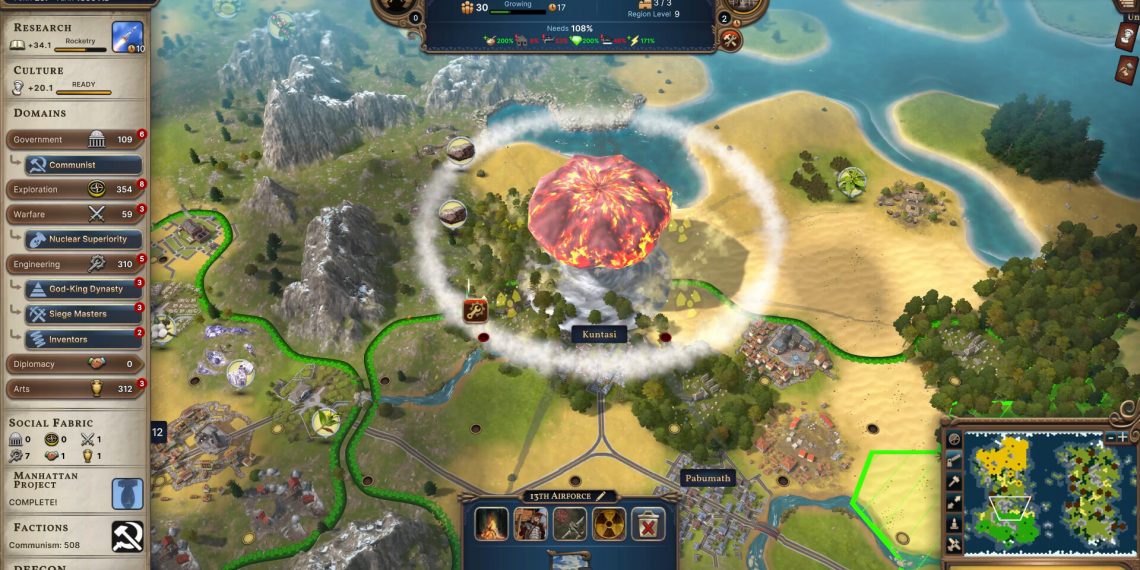1140x570 pixels.
Task: Open the Rocketry research icon
Action: point(127,36)
